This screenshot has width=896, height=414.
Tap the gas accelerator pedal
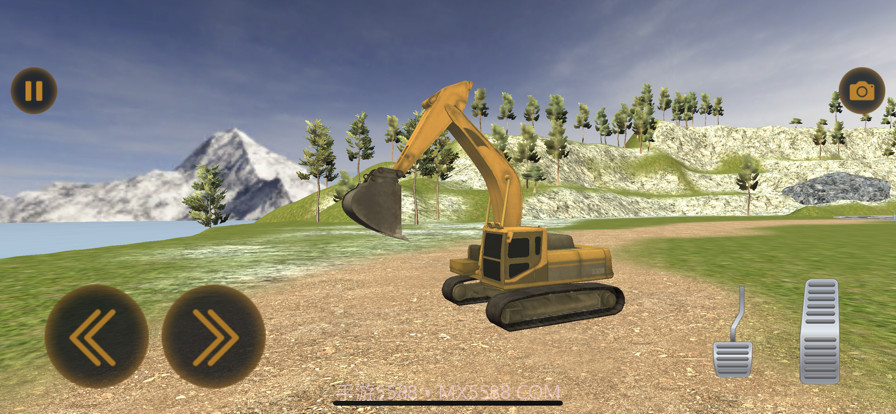[x=819, y=330]
